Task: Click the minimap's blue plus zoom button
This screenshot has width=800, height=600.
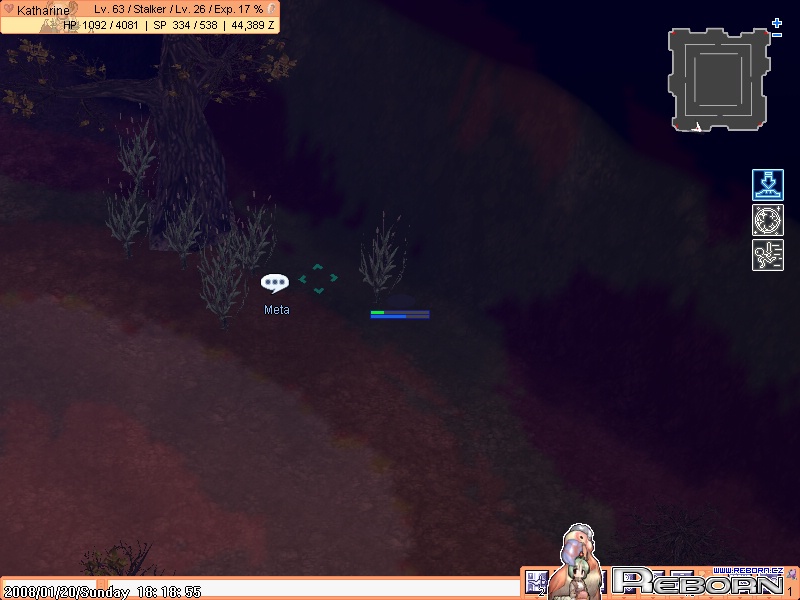Action: pyautogui.click(x=776, y=22)
